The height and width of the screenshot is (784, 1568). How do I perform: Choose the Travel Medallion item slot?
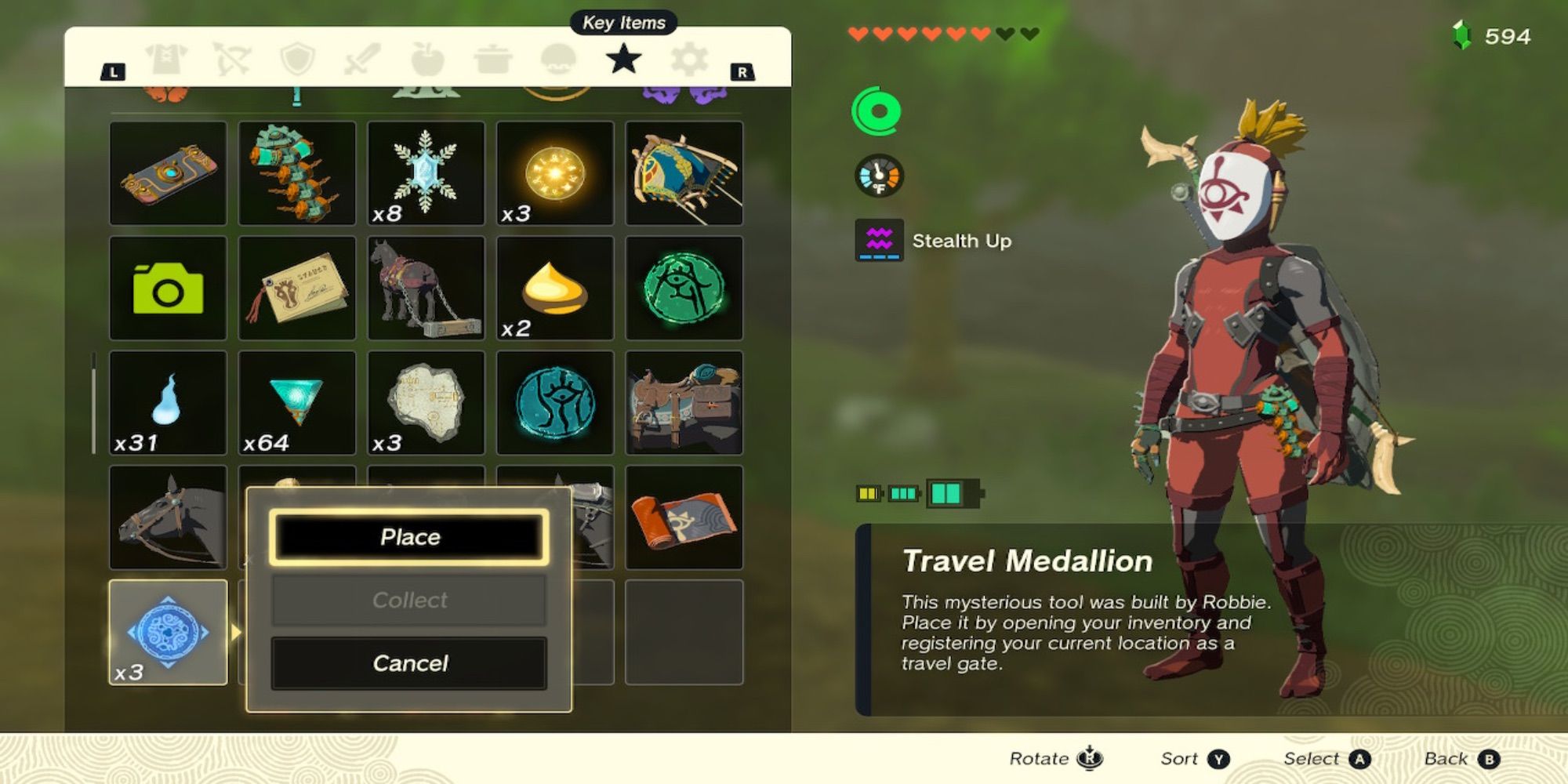pos(167,631)
